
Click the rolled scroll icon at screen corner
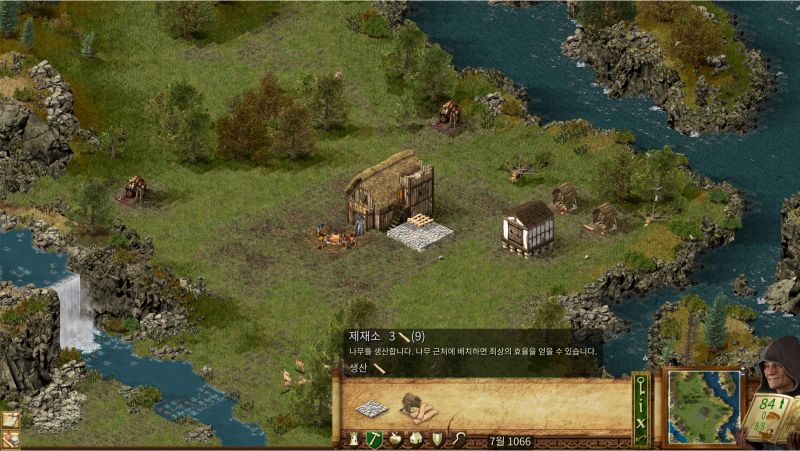(11, 438)
